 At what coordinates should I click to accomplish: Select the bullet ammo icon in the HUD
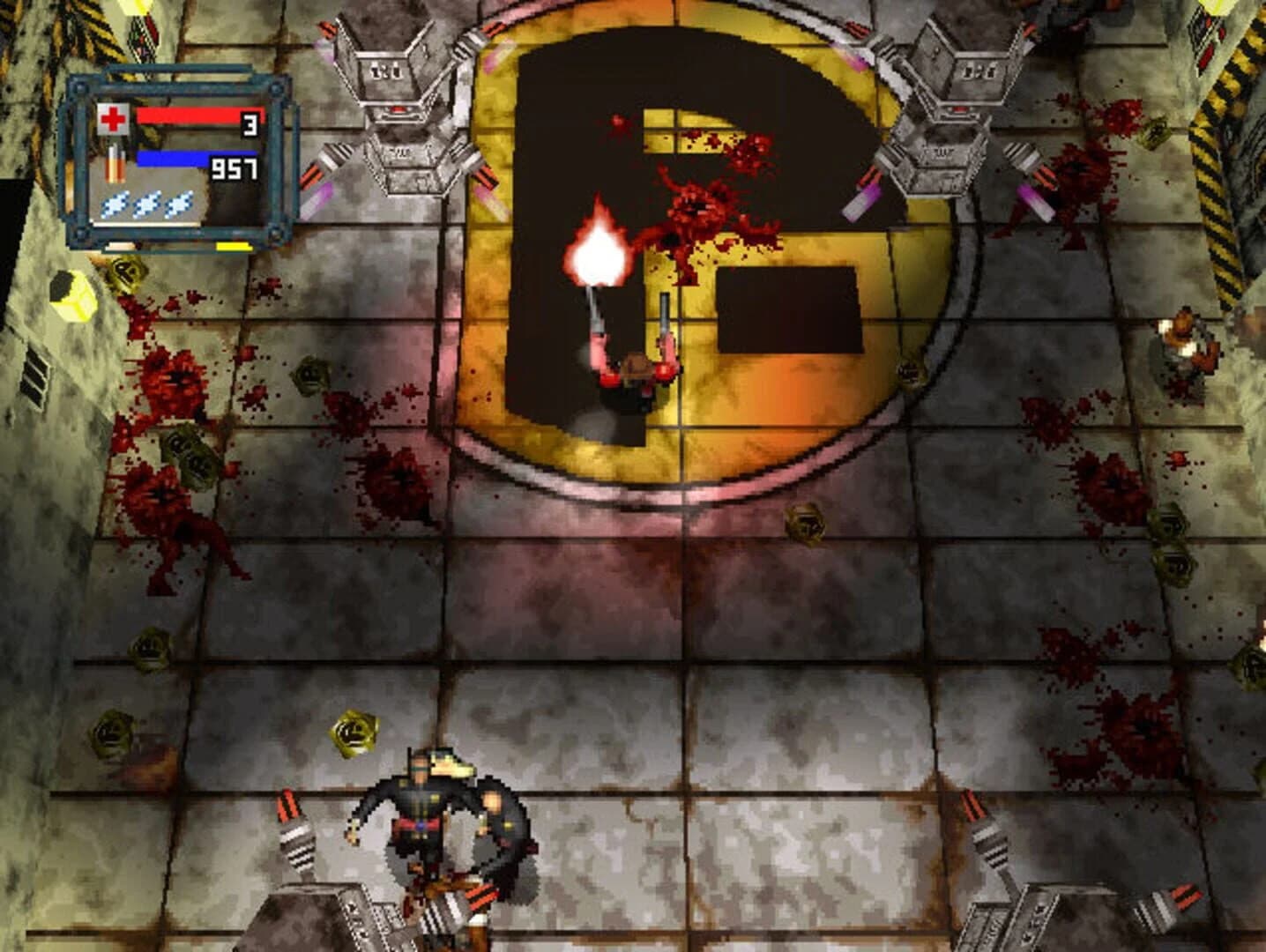pos(115,162)
